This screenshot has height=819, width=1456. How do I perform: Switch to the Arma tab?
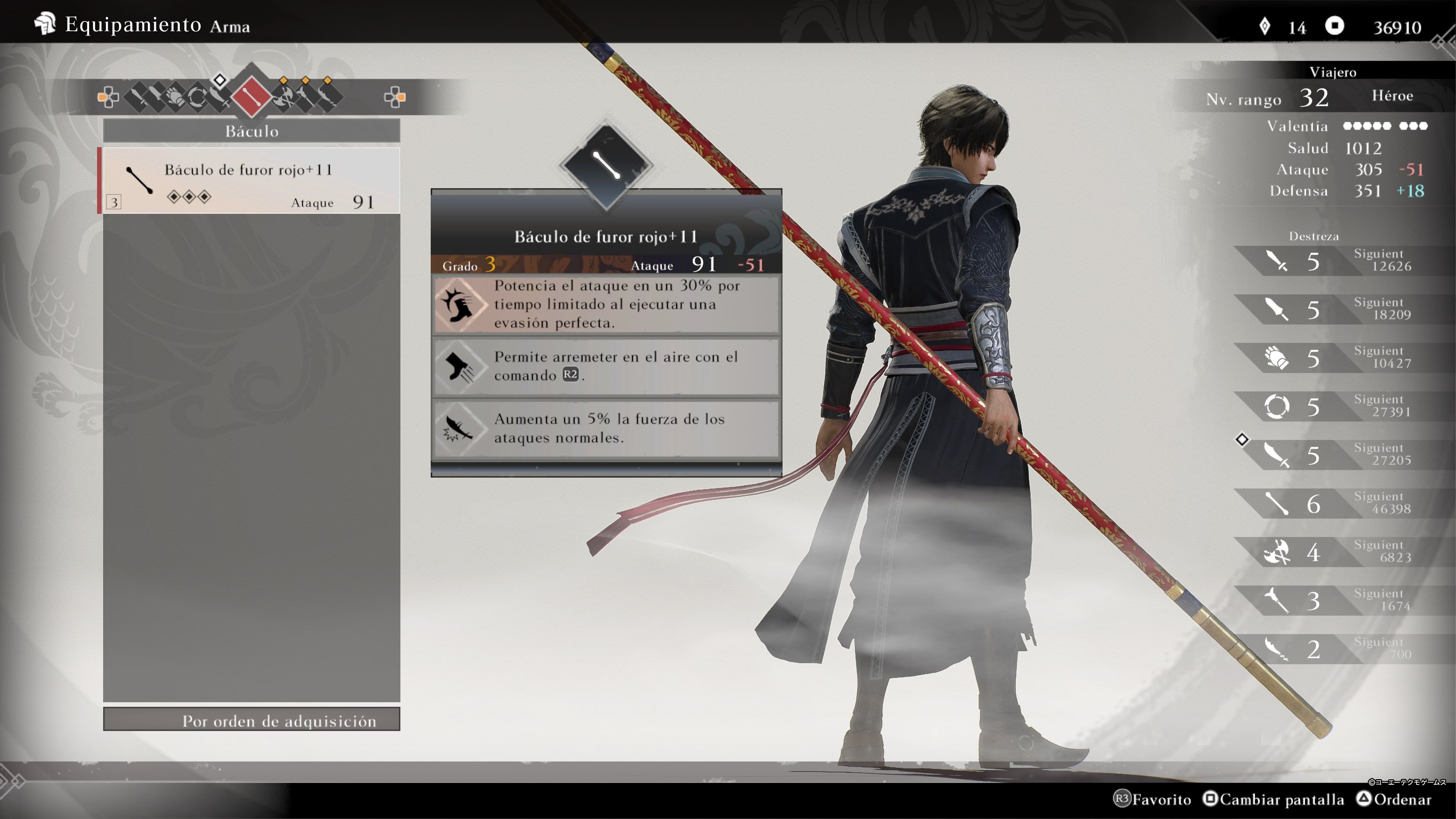tap(229, 26)
